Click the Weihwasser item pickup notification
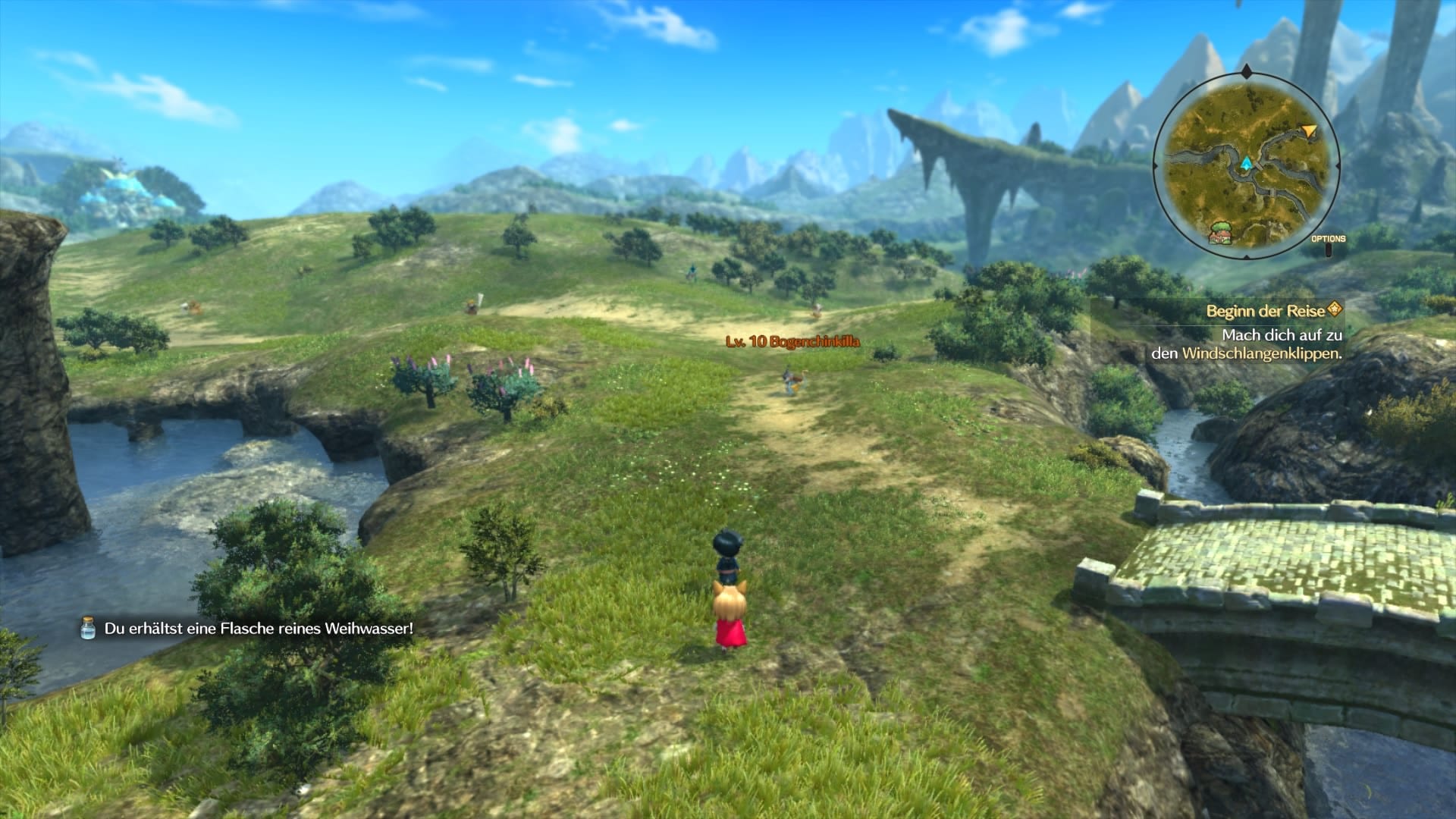The height and width of the screenshot is (819, 1456). (248, 629)
